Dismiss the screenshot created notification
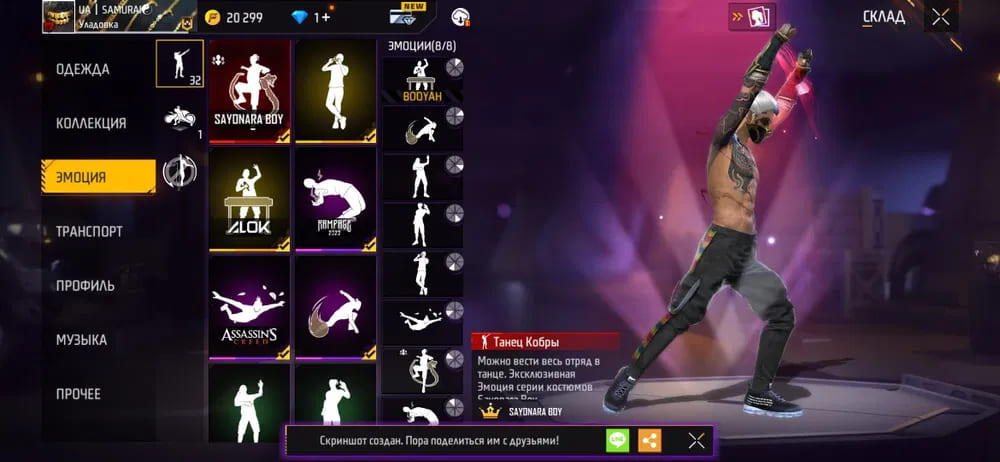The height and width of the screenshot is (462, 1000). tap(696, 440)
